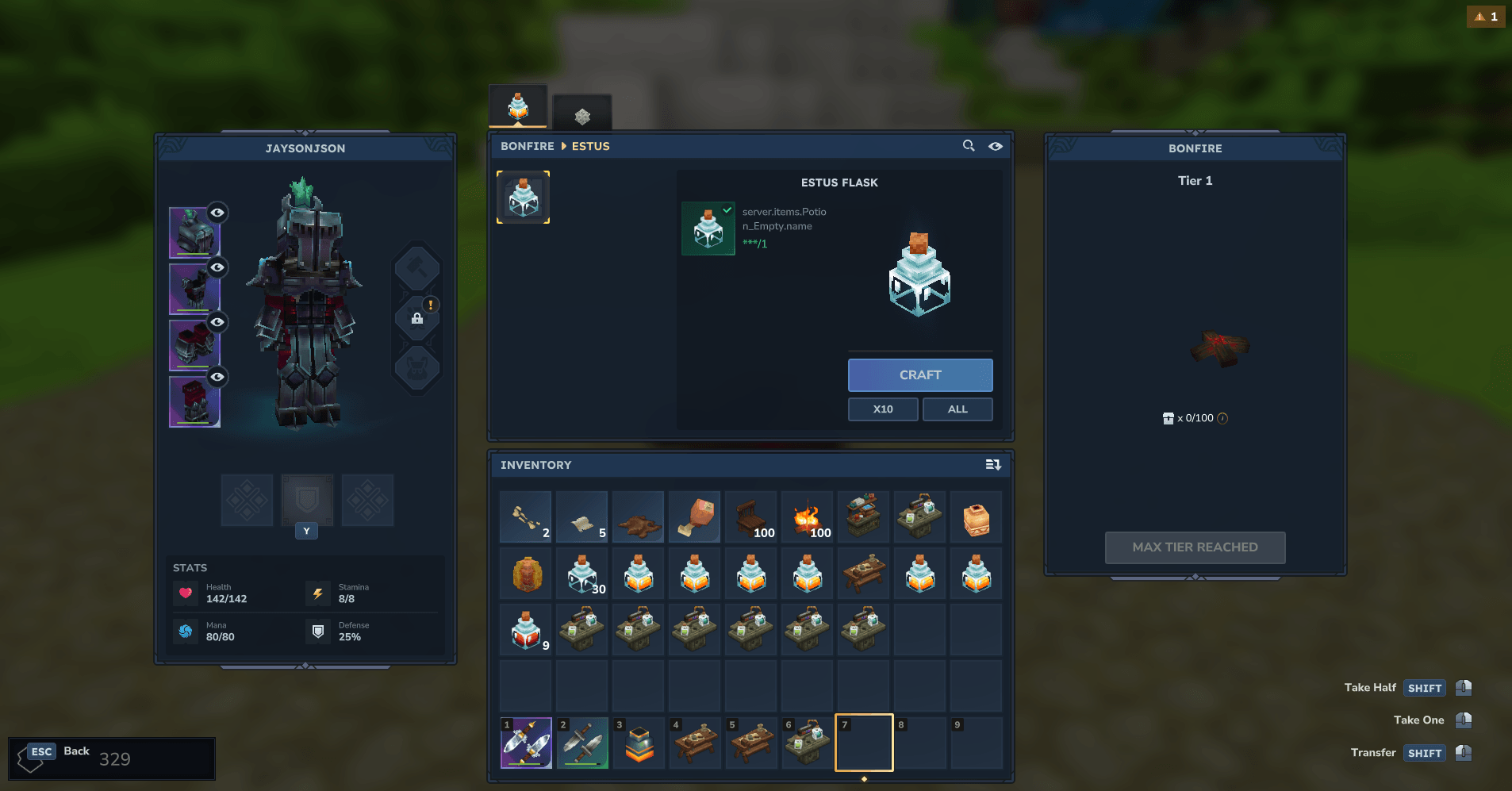The width and height of the screenshot is (1512, 791).
Task: Toggle the crafting panel eye filter
Action: [x=996, y=146]
